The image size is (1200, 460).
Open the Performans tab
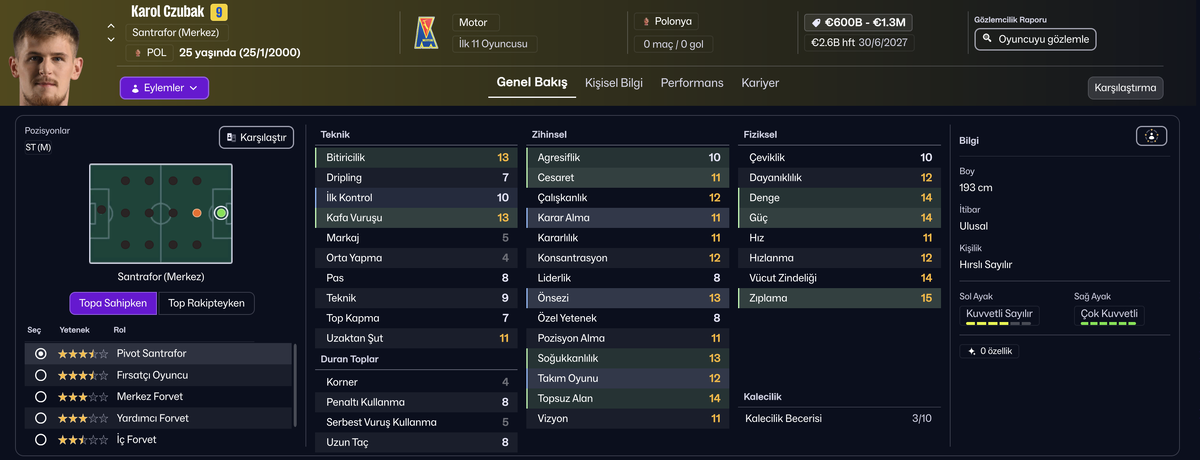tap(692, 83)
